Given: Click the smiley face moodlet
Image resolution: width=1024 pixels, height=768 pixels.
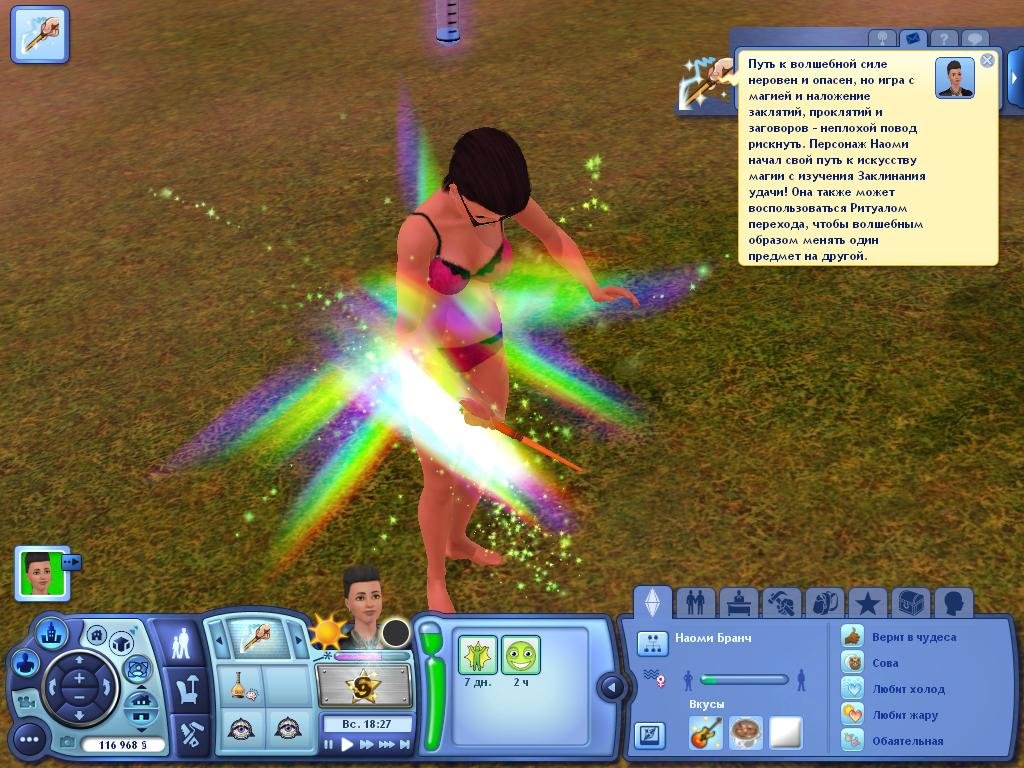Looking at the screenshot, I should pos(521,655).
